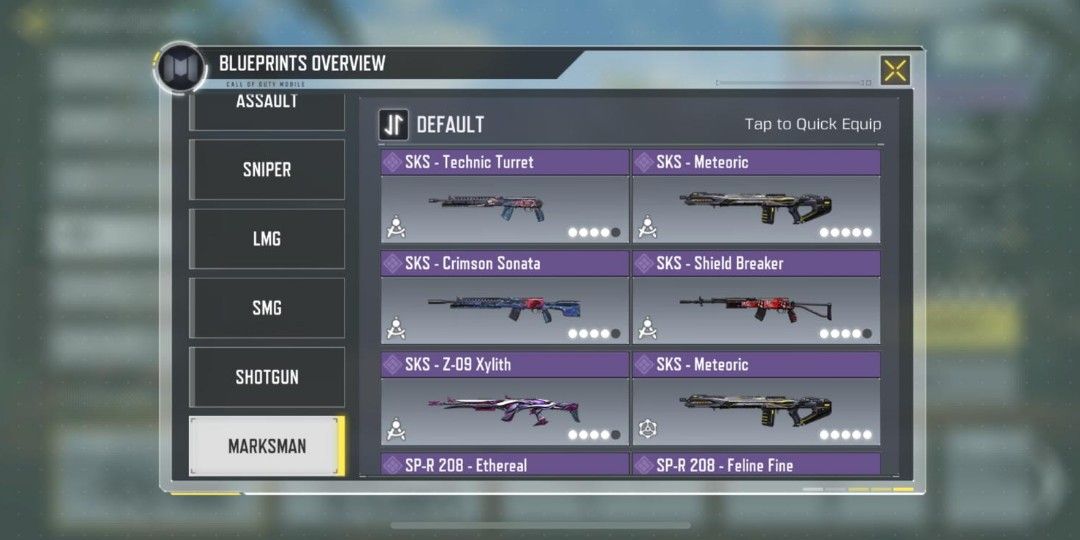Viewport: 1080px width, 540px height.
Task: Choose the Marksman category tab
Action: (x=267, y=446)
